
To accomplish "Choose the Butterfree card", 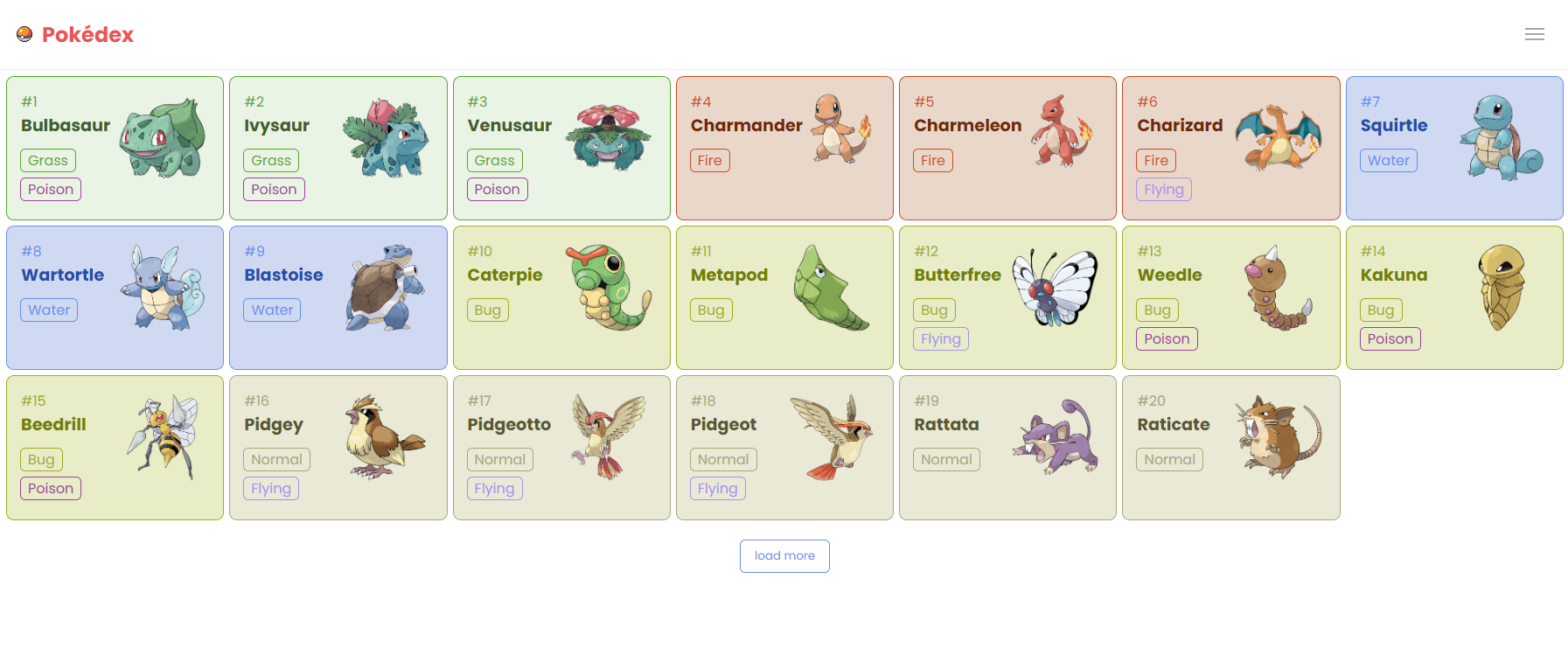I will point(1007,297).
